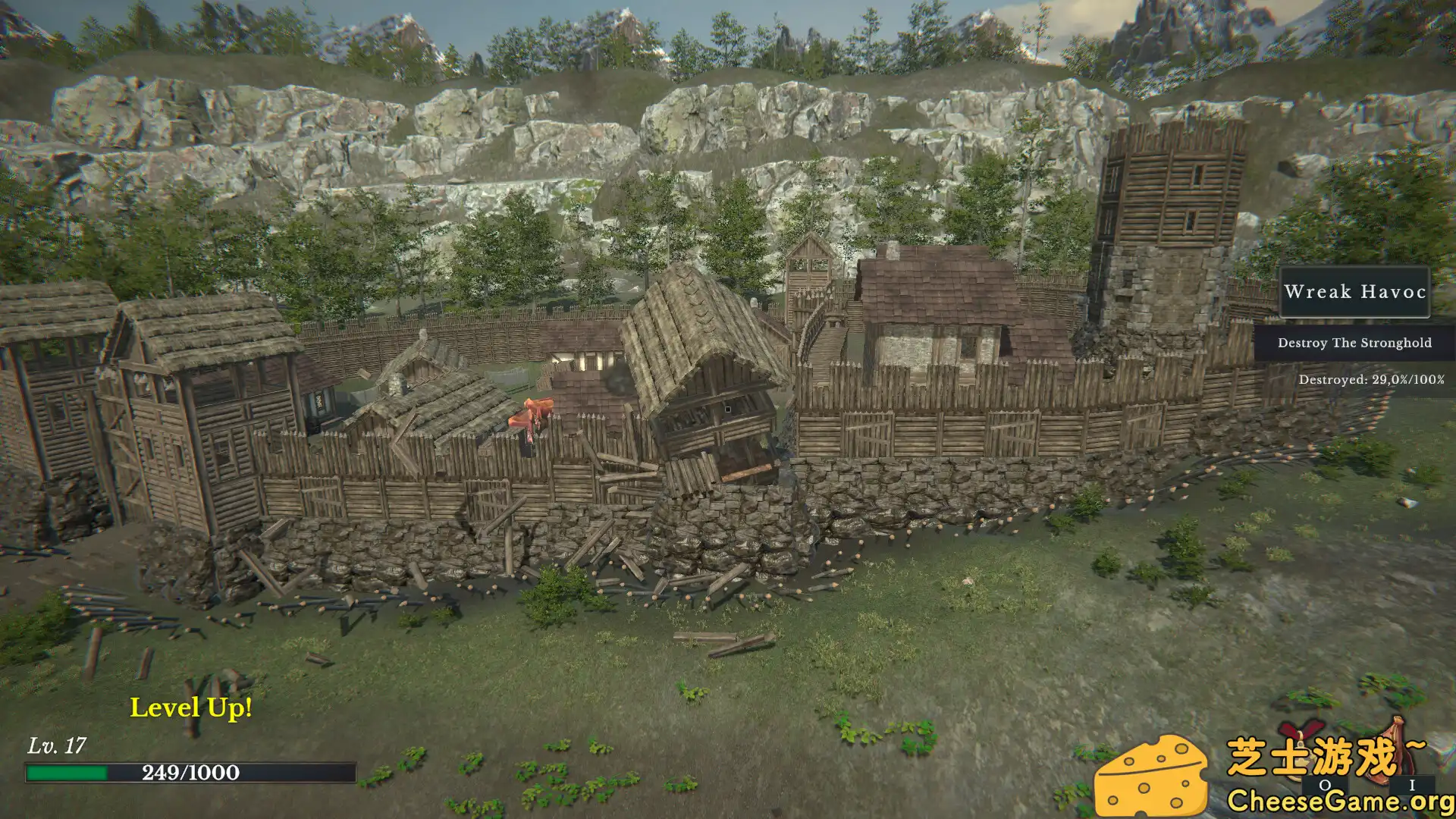
Task: Toggle the Destroy The Stronghold objective tracker
Action: [x=1354, y=343]
